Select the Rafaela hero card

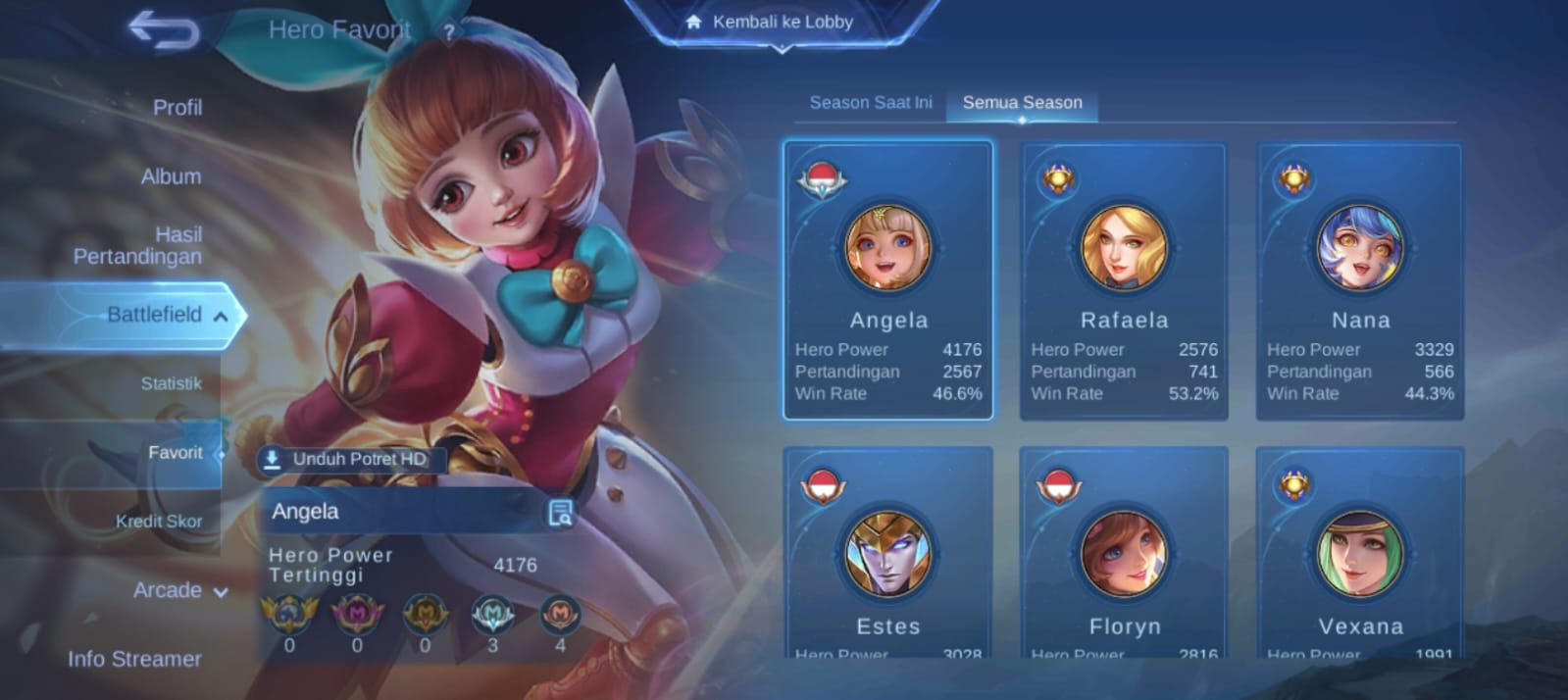tap(1124, 280)
